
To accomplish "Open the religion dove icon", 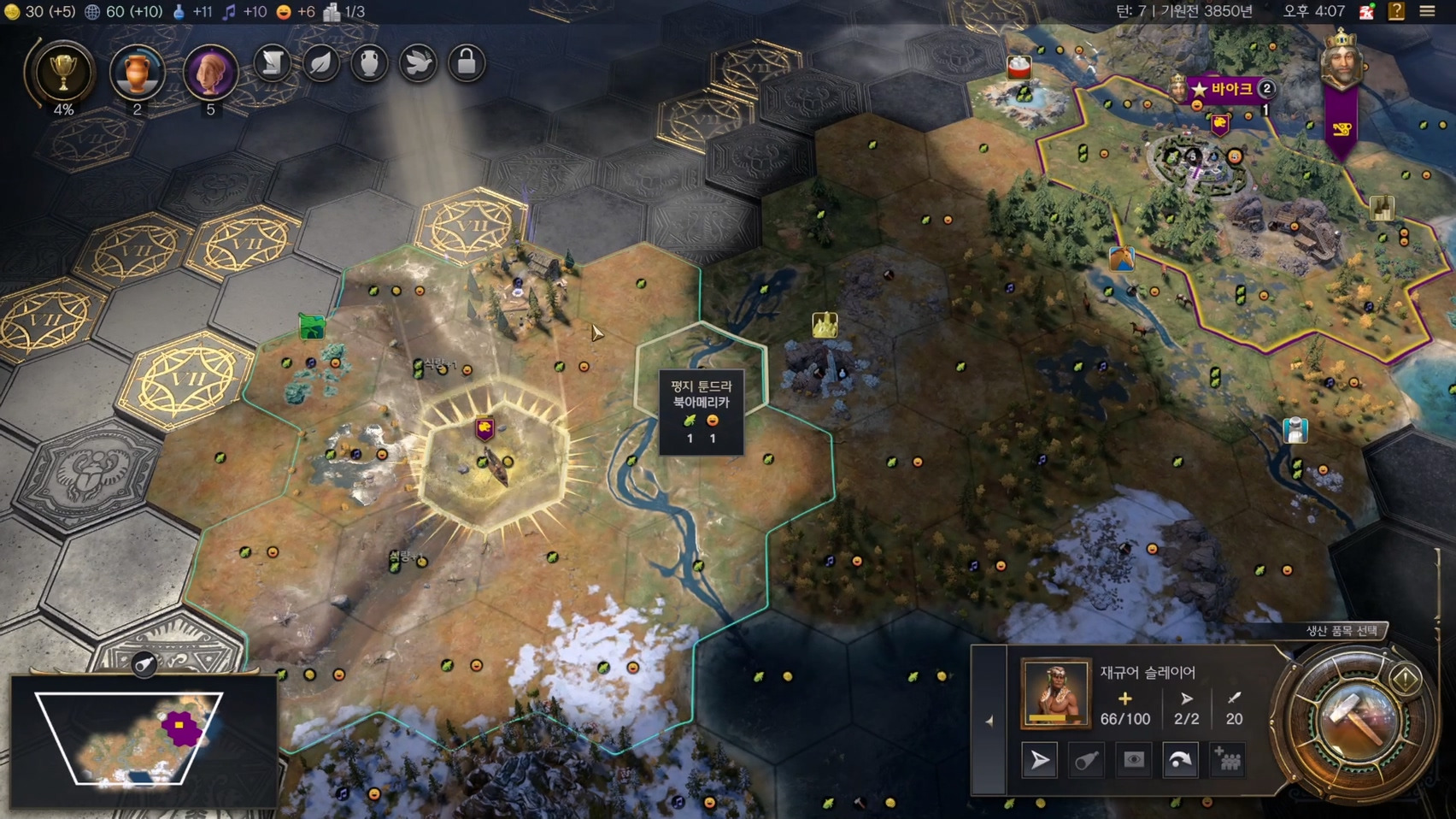I will click(418, 63).
